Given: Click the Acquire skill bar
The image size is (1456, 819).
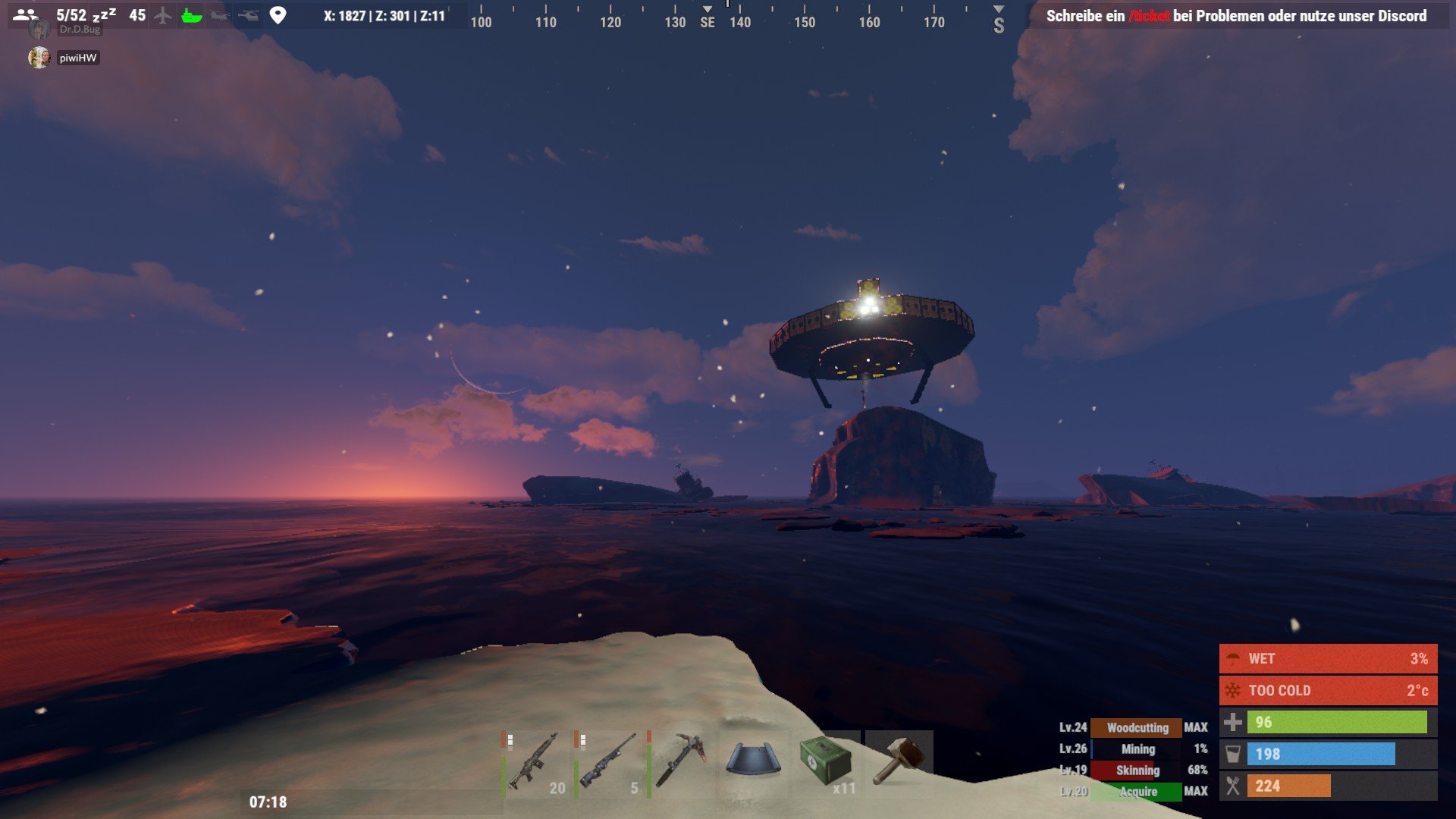Looking at the screenshot, I should point(1136,791).
